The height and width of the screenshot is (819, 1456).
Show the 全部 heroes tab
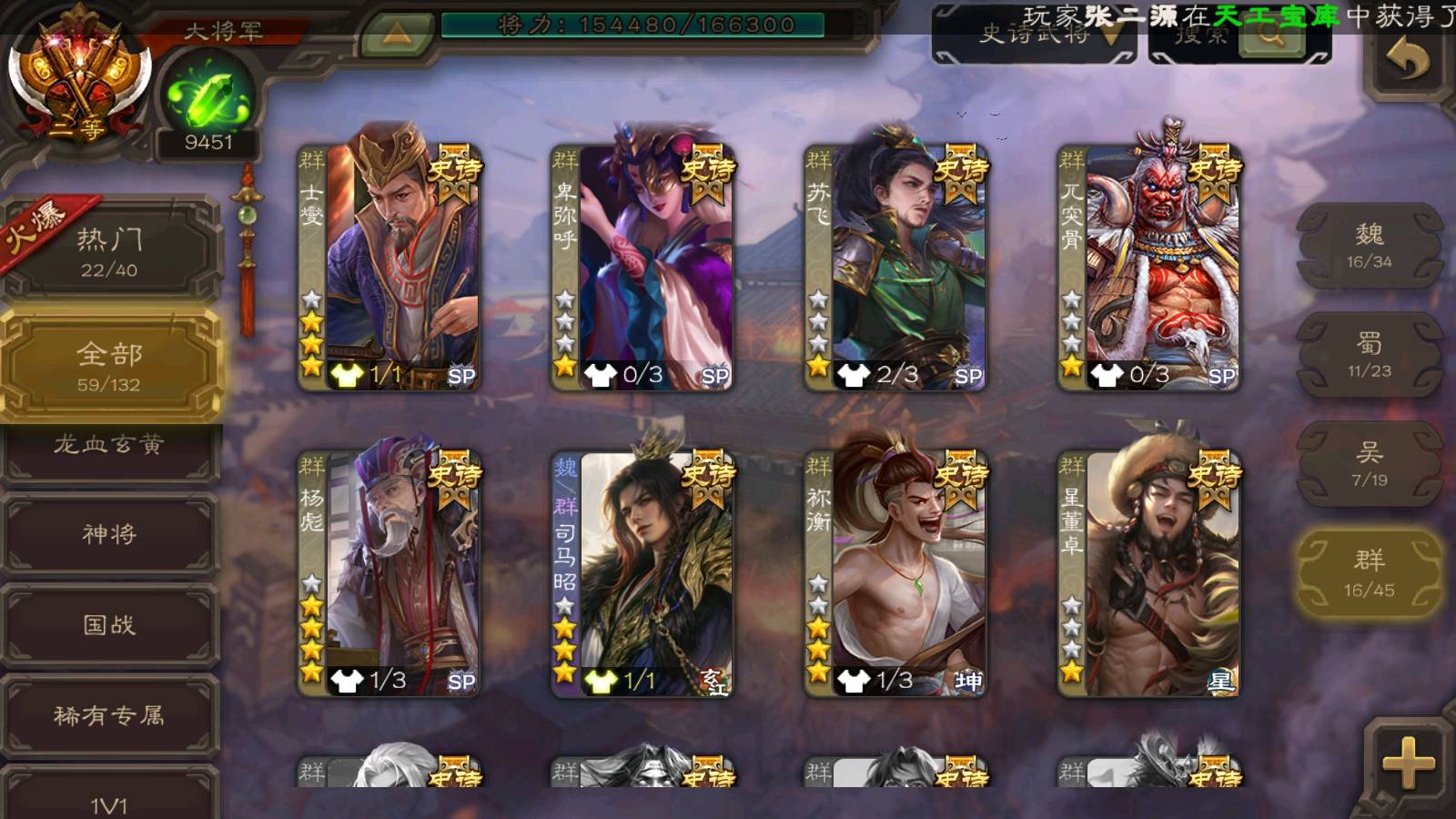[x=109, y=366]
